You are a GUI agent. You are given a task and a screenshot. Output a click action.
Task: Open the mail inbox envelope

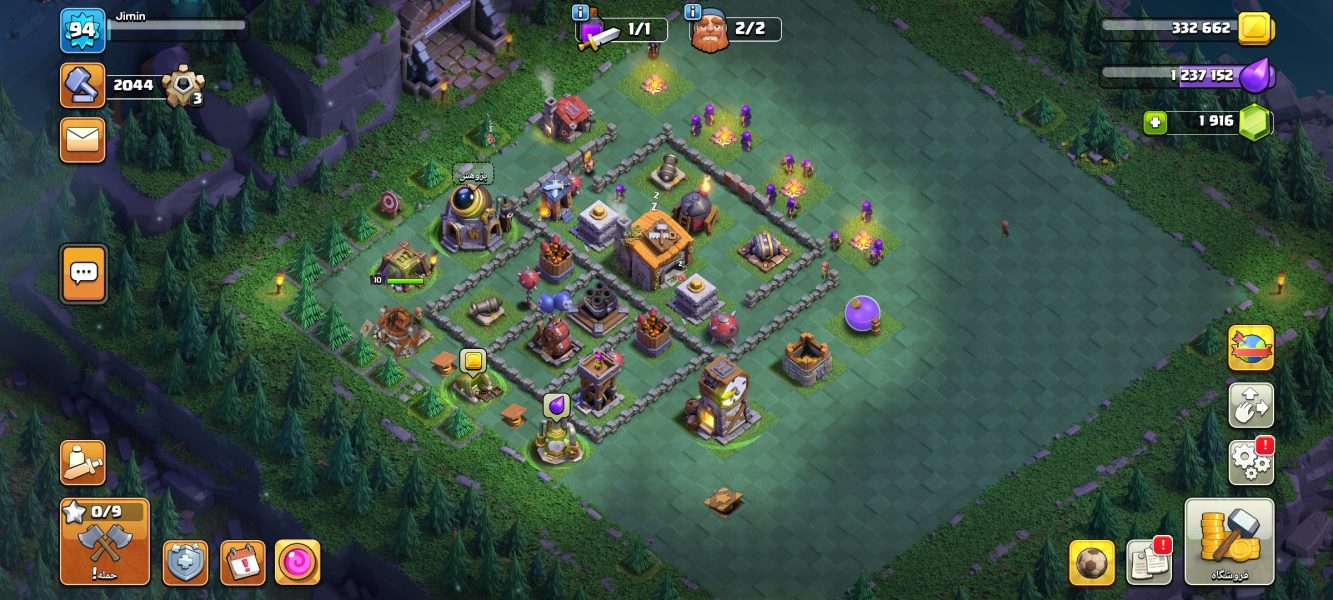(x=83, y=140)
